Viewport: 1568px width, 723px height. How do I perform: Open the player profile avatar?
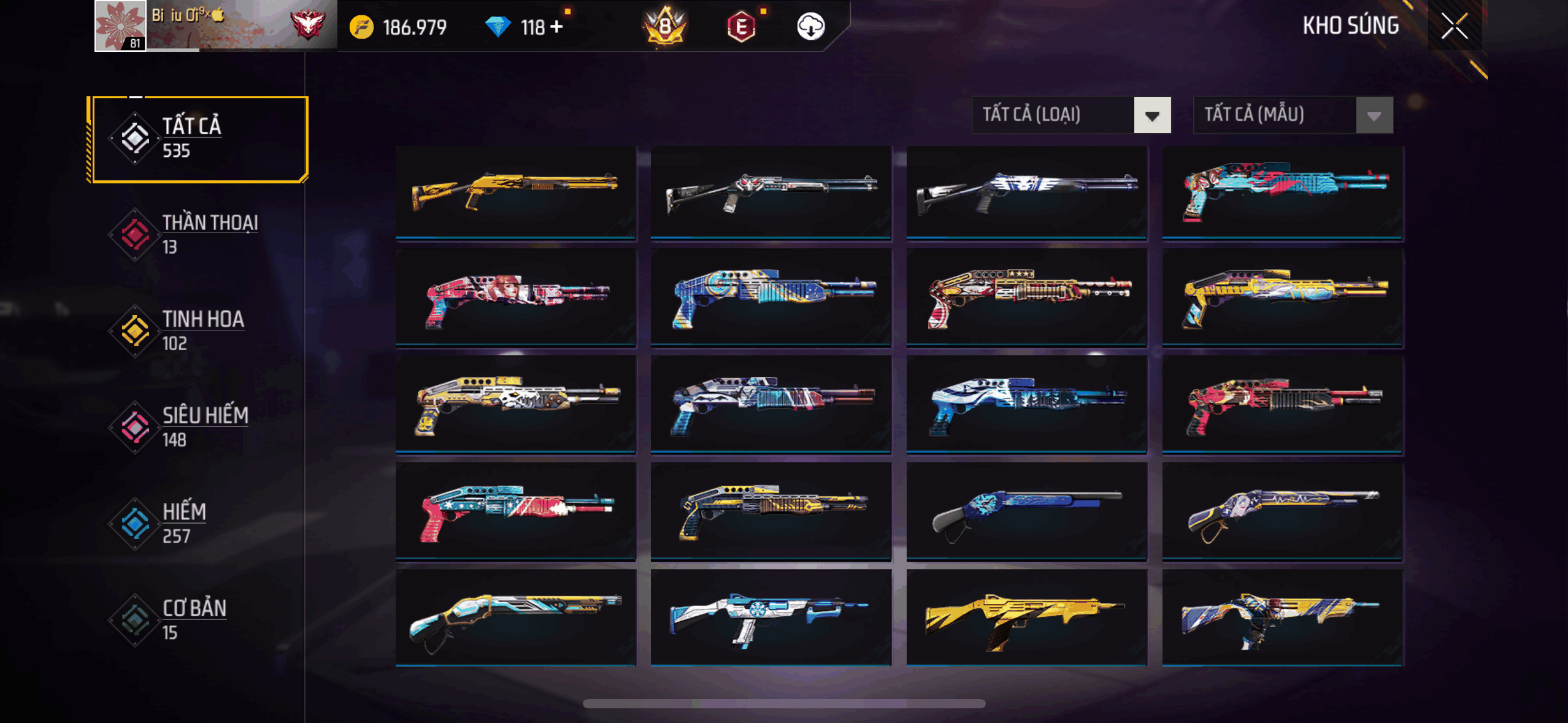[x=120, y=26]
